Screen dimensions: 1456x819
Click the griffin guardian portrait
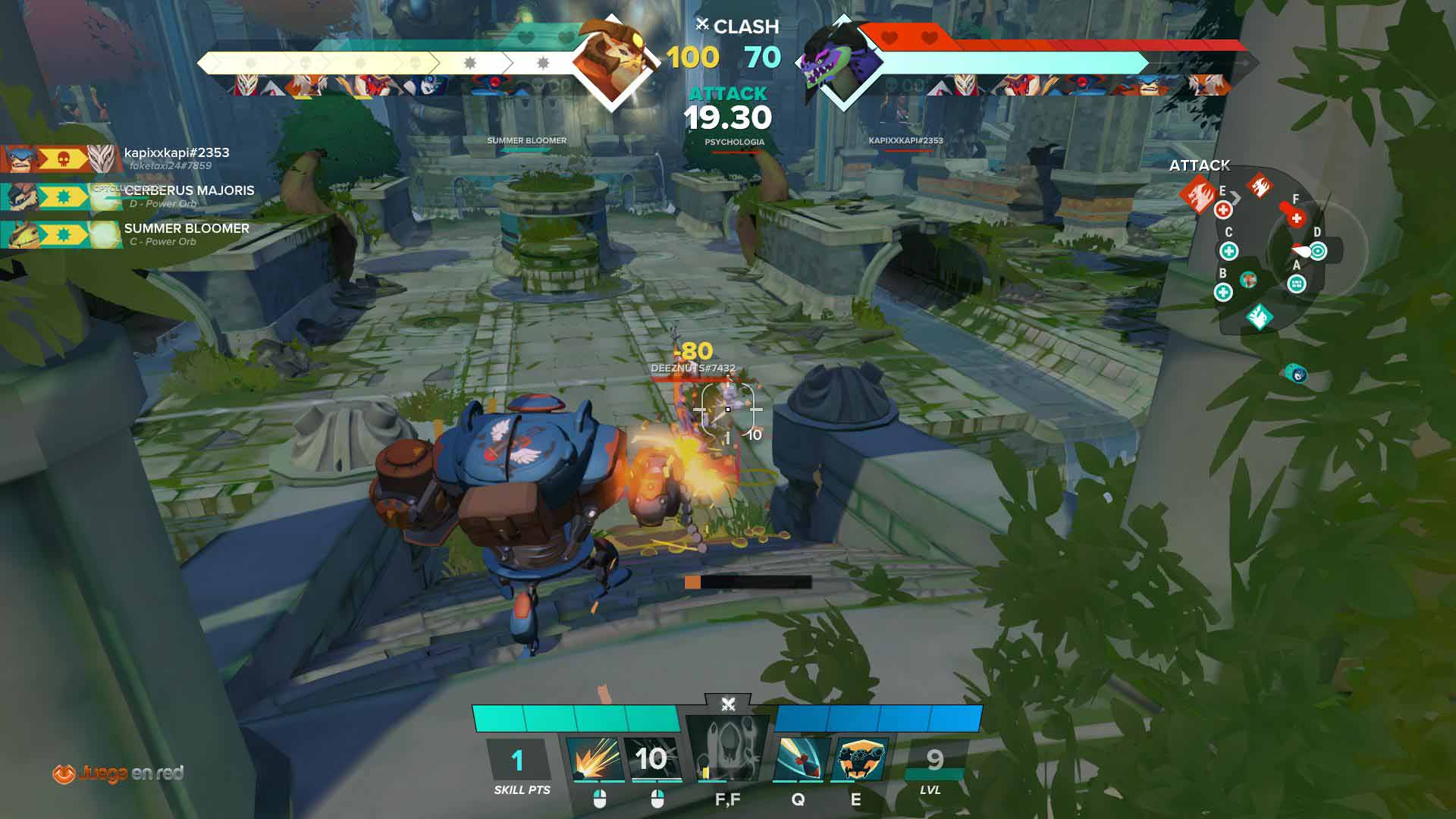(610, 61)
